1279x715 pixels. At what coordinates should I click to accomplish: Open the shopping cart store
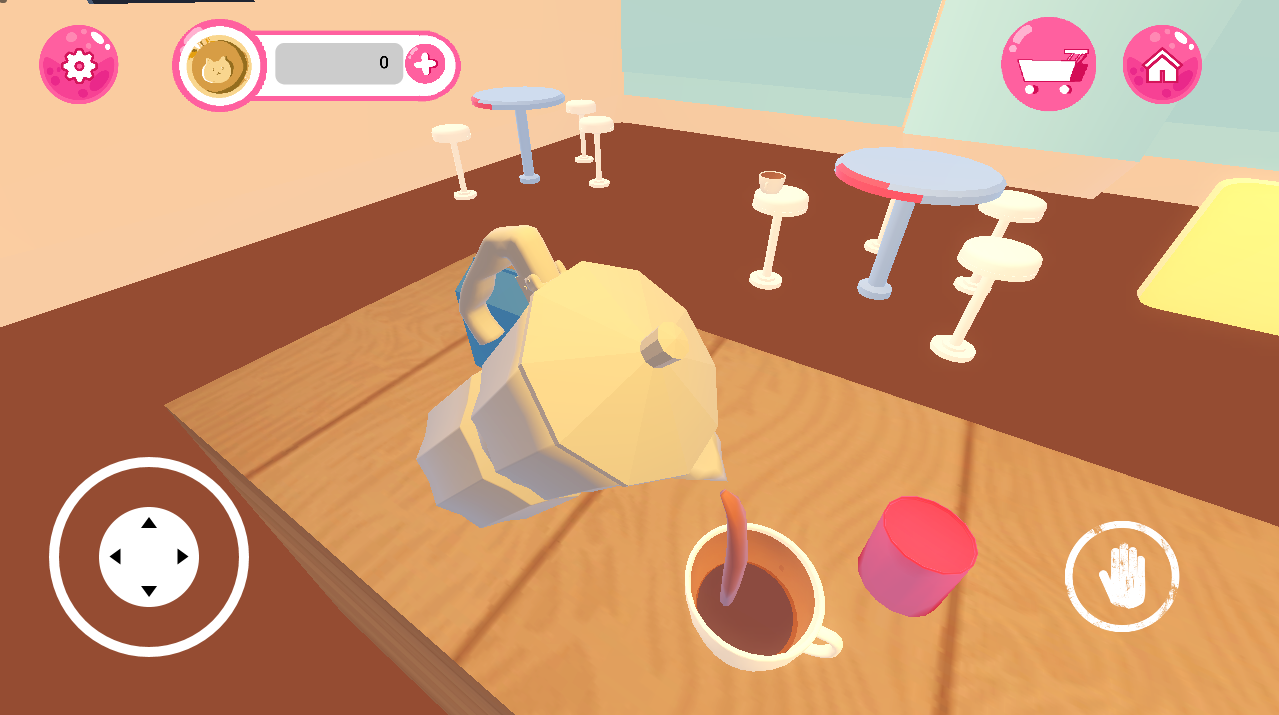(1048, 65)
